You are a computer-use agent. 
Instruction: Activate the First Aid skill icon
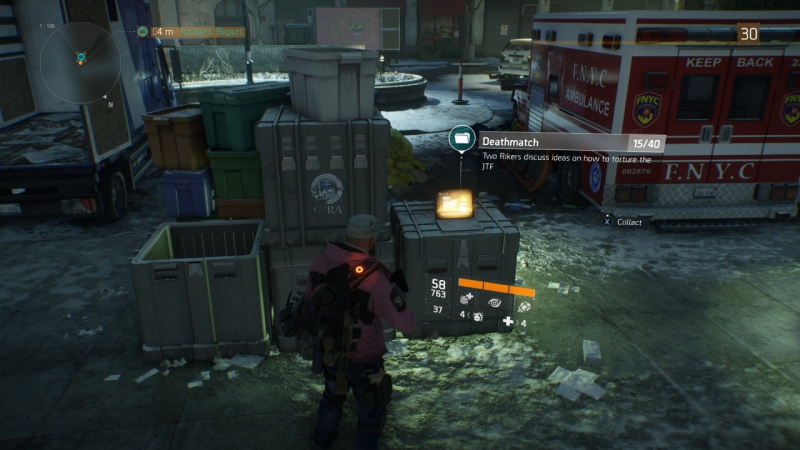pyautogui.click(x=467, y=298)
